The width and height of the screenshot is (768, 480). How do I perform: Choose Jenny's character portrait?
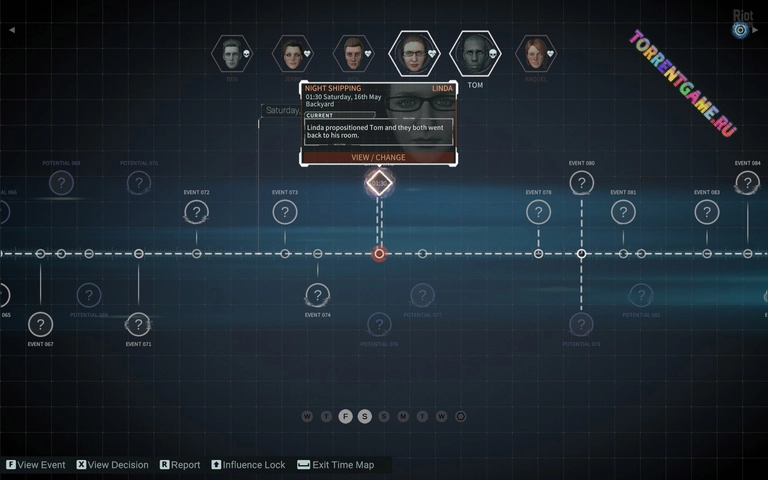click(293, 53)
